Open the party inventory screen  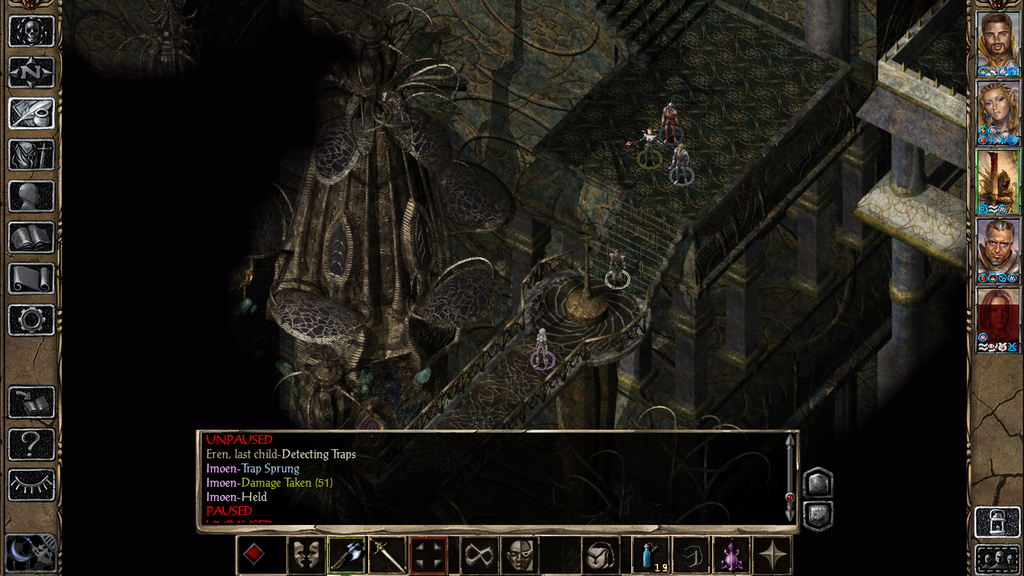[31, 154]
